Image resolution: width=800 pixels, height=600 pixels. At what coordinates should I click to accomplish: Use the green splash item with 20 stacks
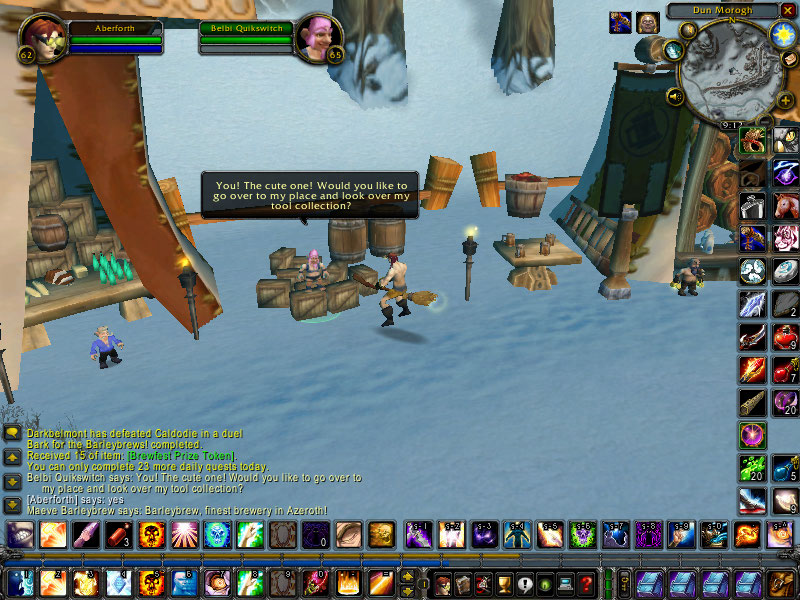pos(753,467)
